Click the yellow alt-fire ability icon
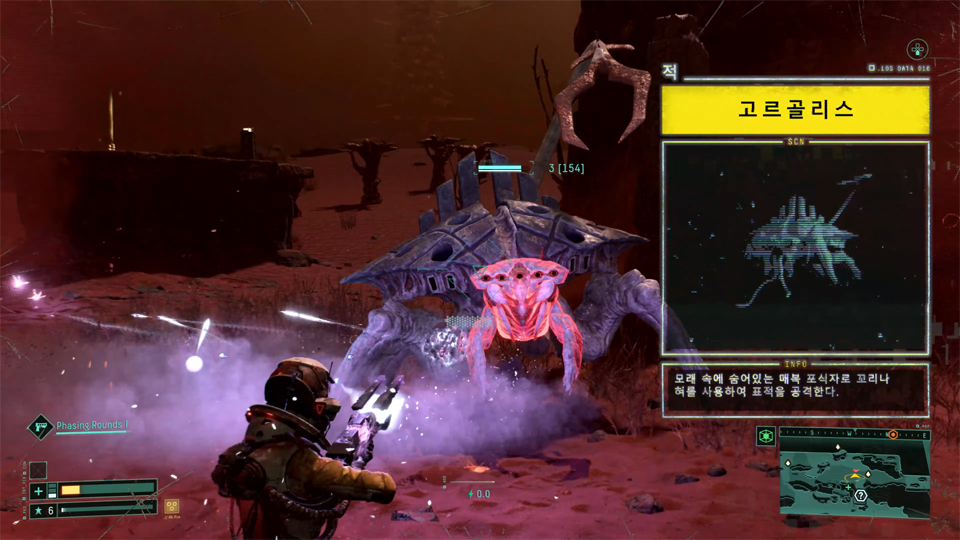This screenshot has height=540, width=960. [x=172, y=506]
